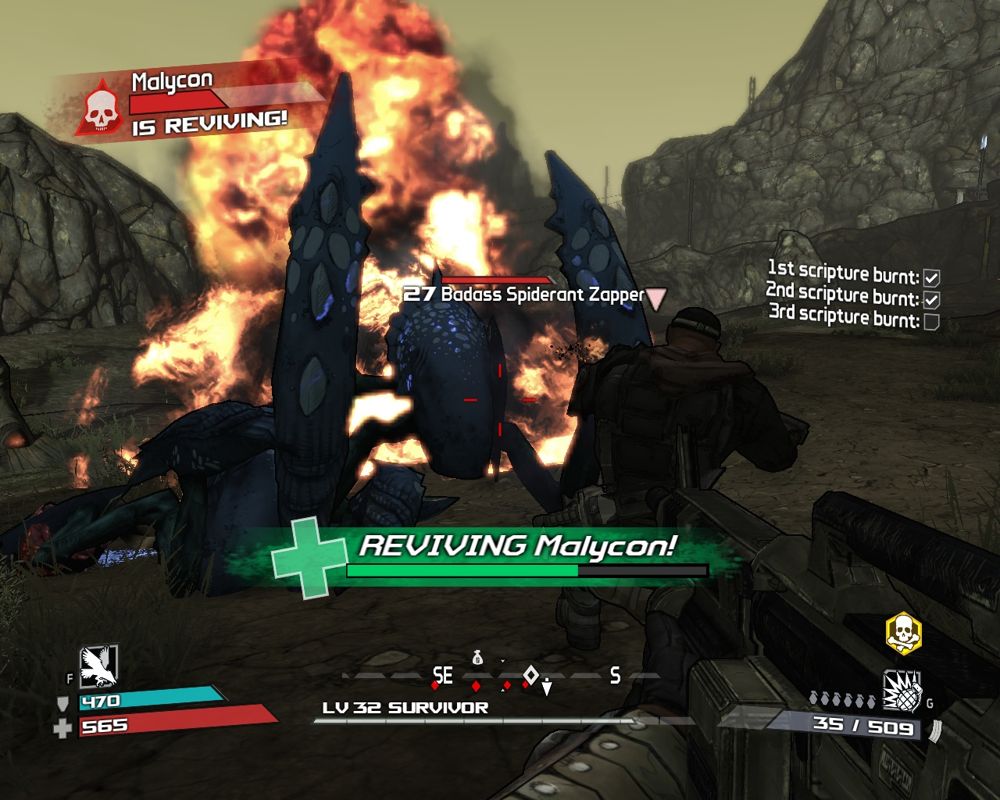Screen dimensions: 1000x800
Task: Toggle the 1st scripture burnt checkbox
Action: tap(931, 276)
